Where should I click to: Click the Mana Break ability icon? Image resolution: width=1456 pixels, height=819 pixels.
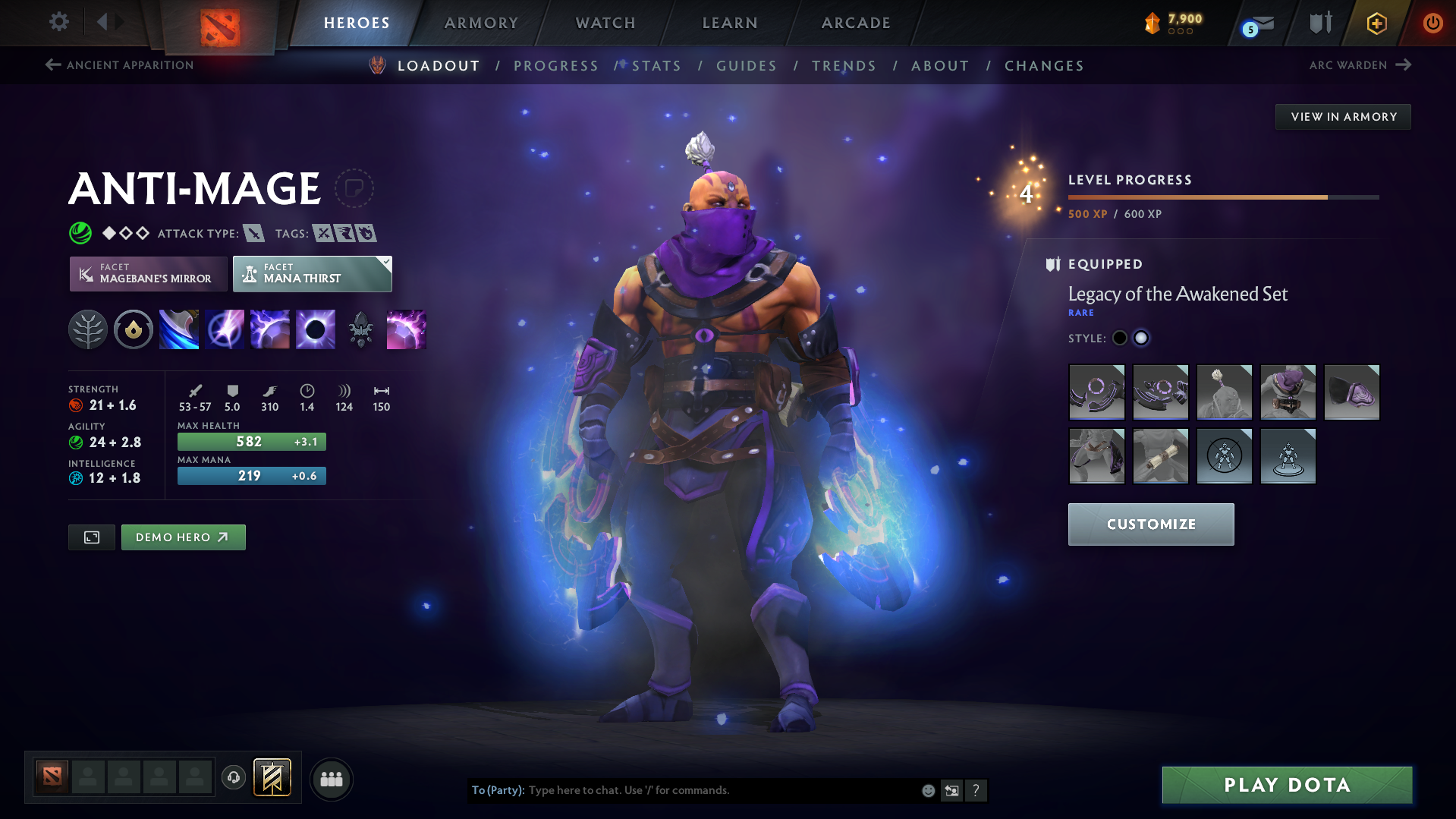178,329
